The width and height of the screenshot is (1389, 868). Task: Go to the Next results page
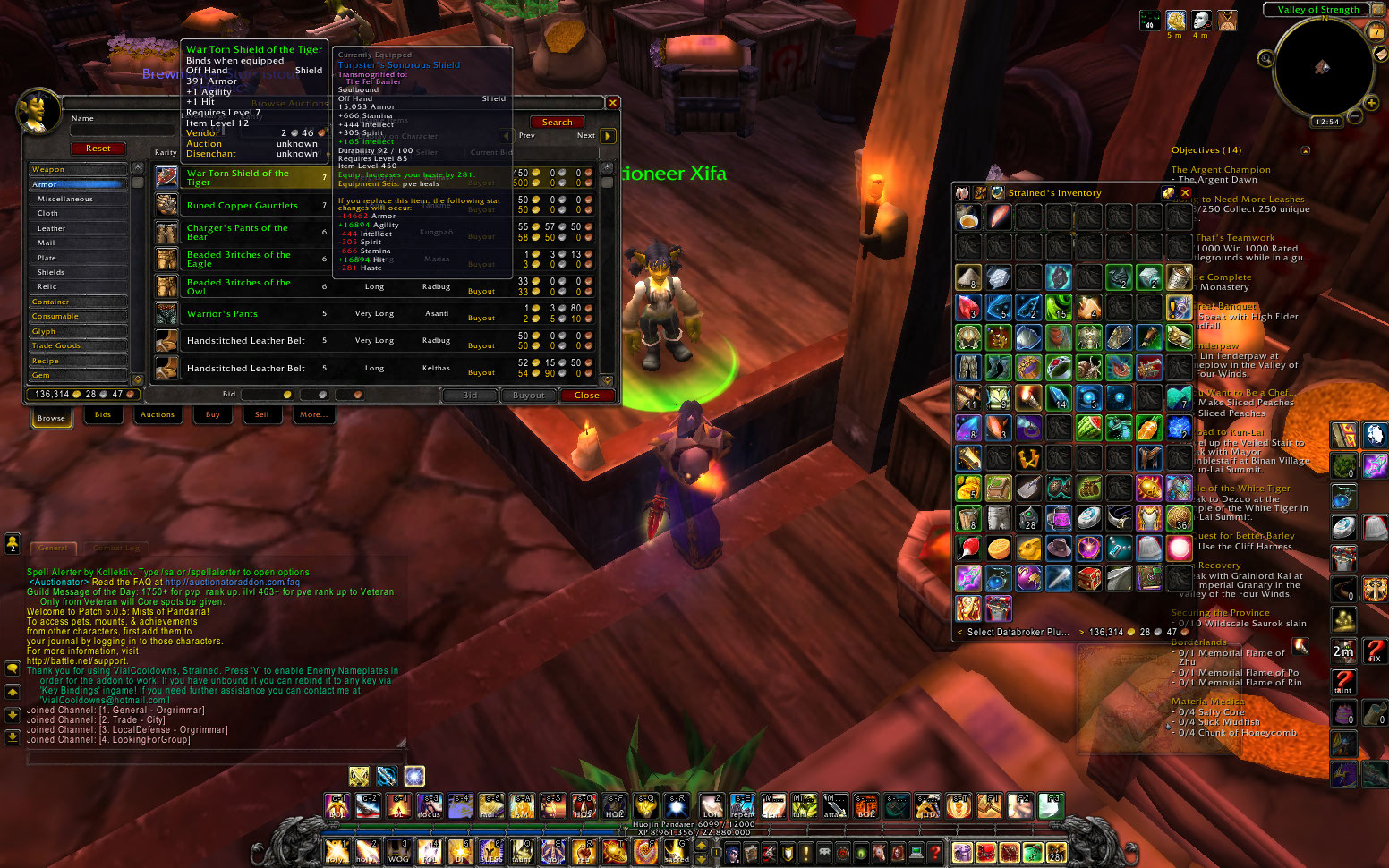(x=608, y=136)
